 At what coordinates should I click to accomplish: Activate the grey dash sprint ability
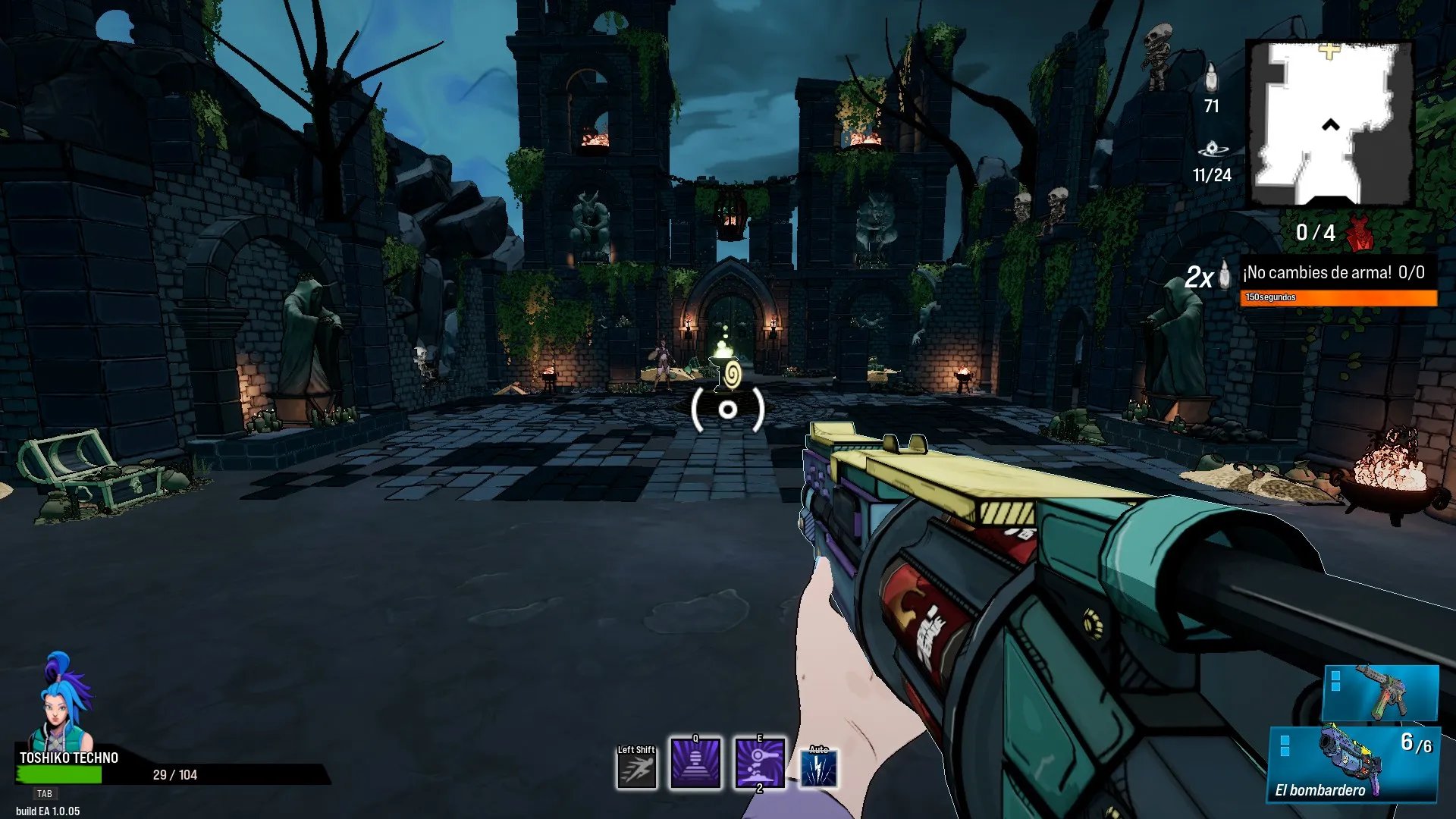tap(636, 769)
